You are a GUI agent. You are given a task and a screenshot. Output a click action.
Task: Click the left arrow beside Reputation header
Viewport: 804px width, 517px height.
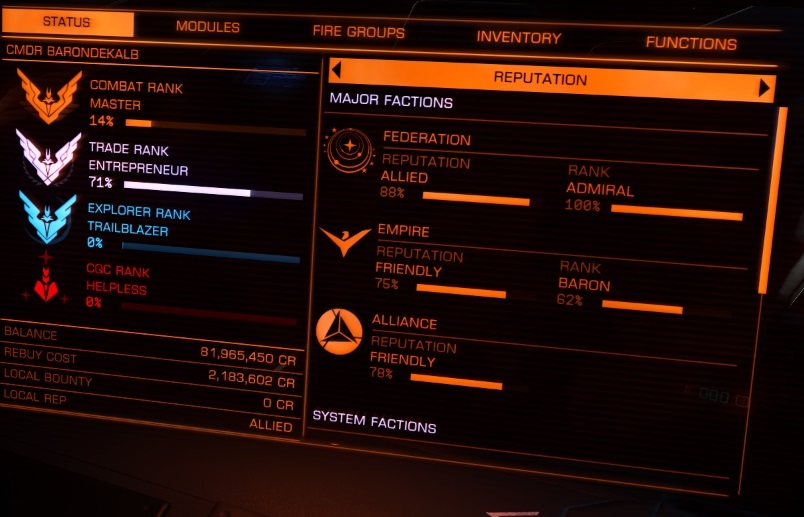click(x=336, y=70)
